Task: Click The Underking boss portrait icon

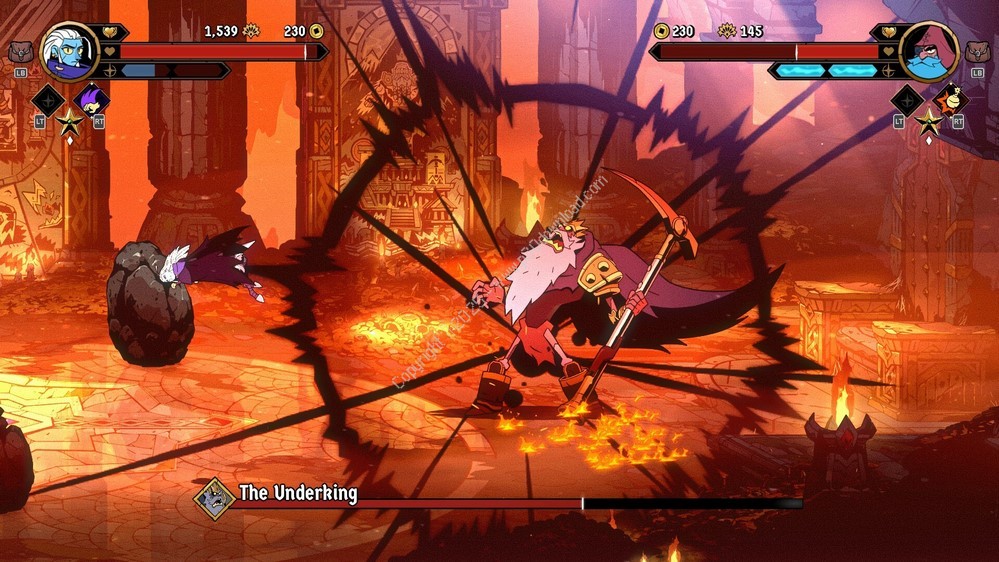Action: (x=214, y=494)
